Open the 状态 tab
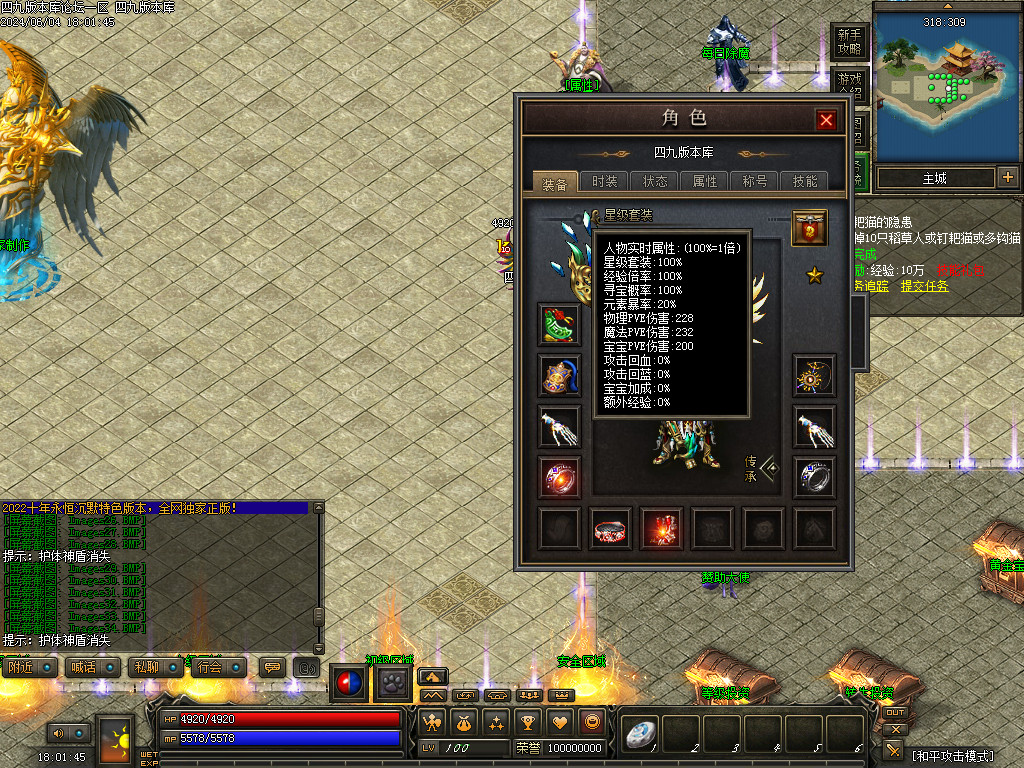The width and height of the screenshot is (1024, 768). point(655,181)
